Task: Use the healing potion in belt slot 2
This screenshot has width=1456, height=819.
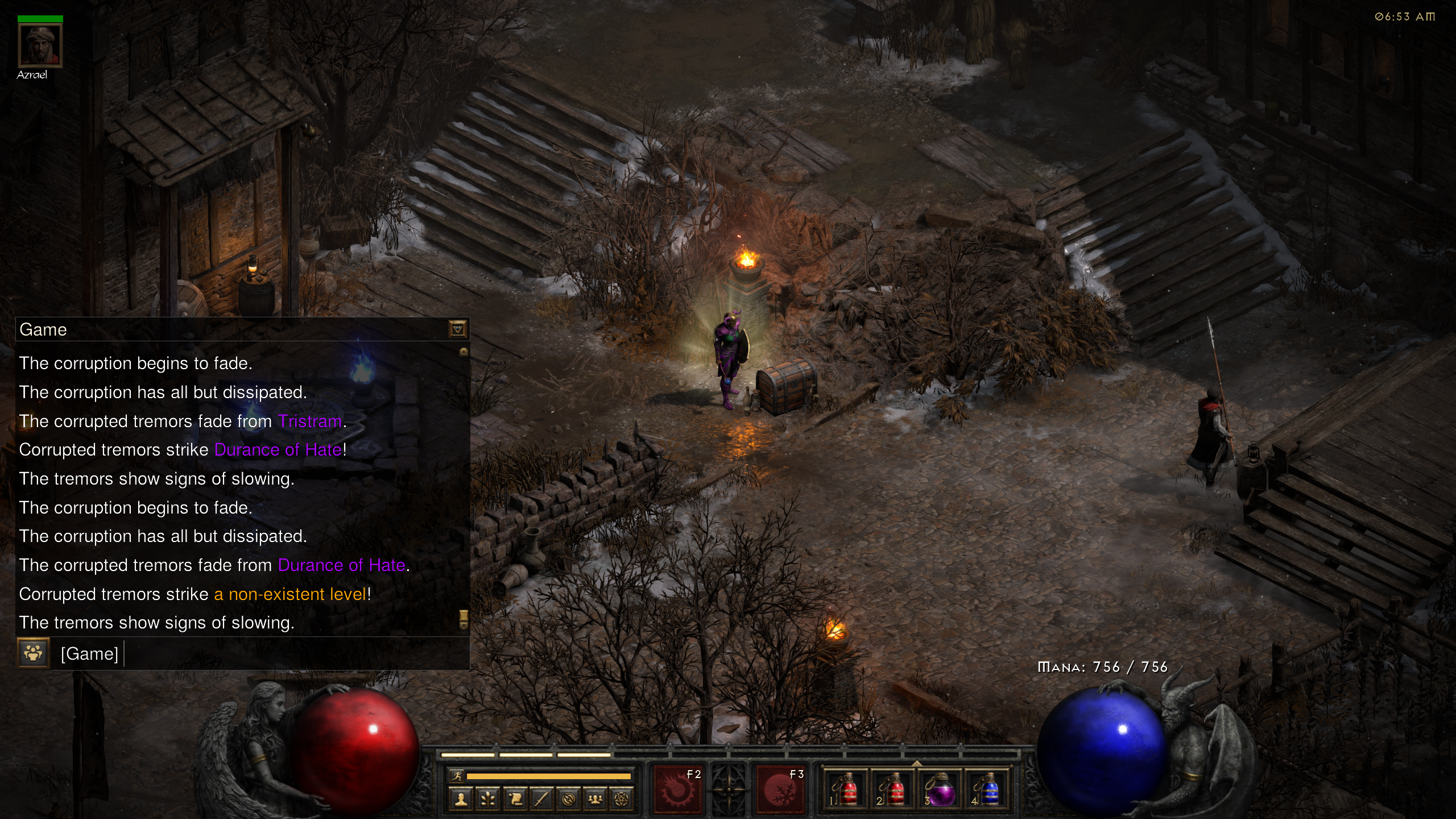Action: pos(893,789)
